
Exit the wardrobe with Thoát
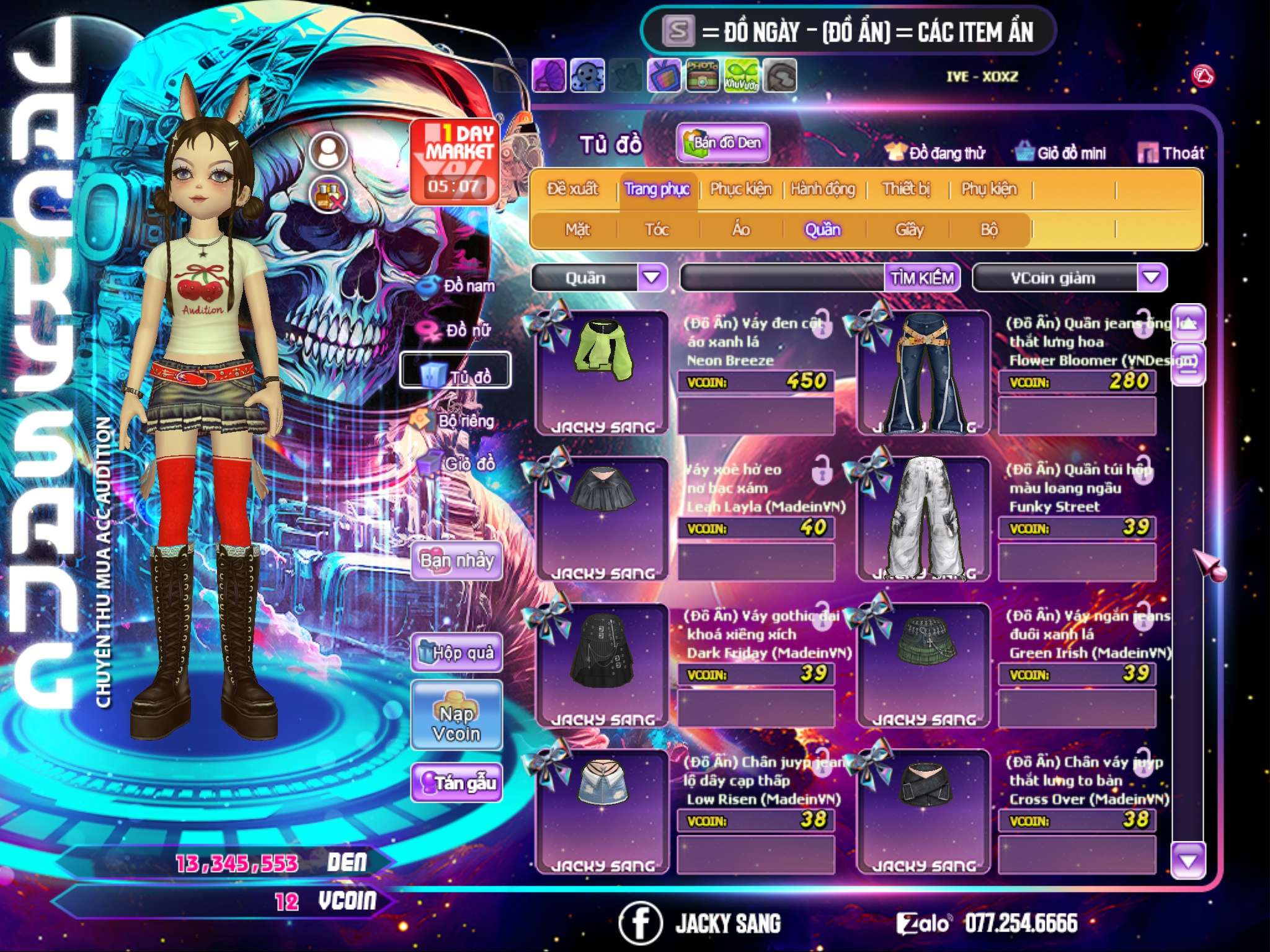[x=1171, y=153]
